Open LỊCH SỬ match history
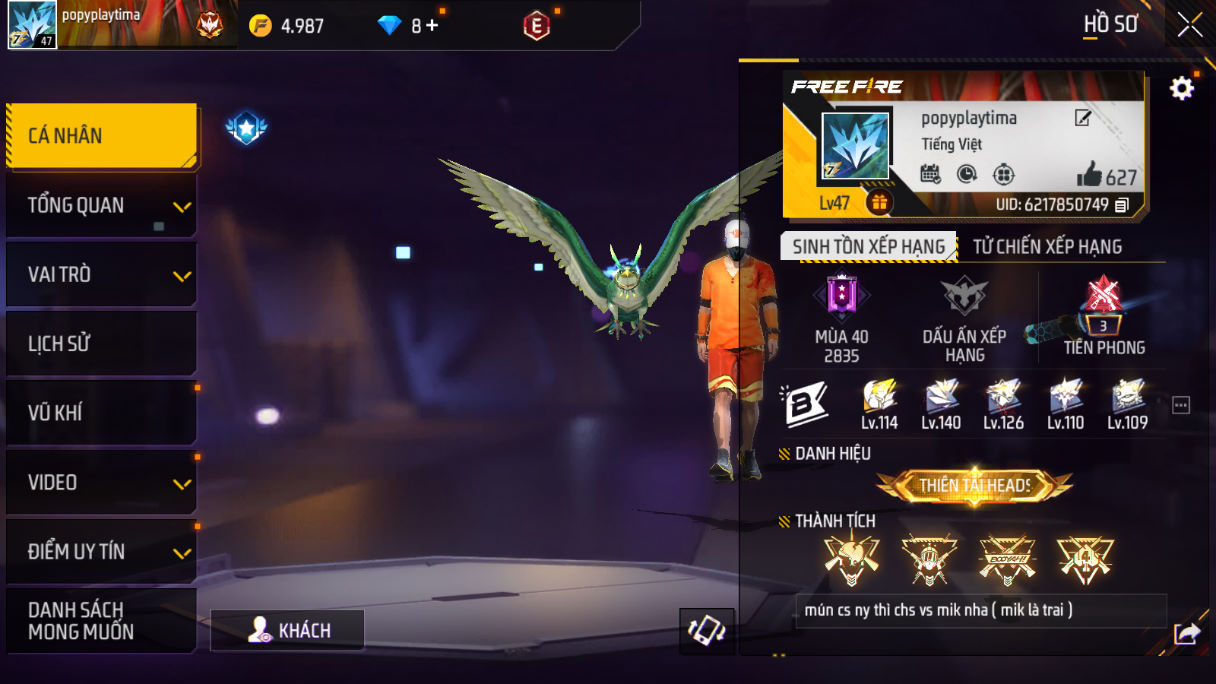The width and height of the screenshot is (1216, 684). (100, 344)
